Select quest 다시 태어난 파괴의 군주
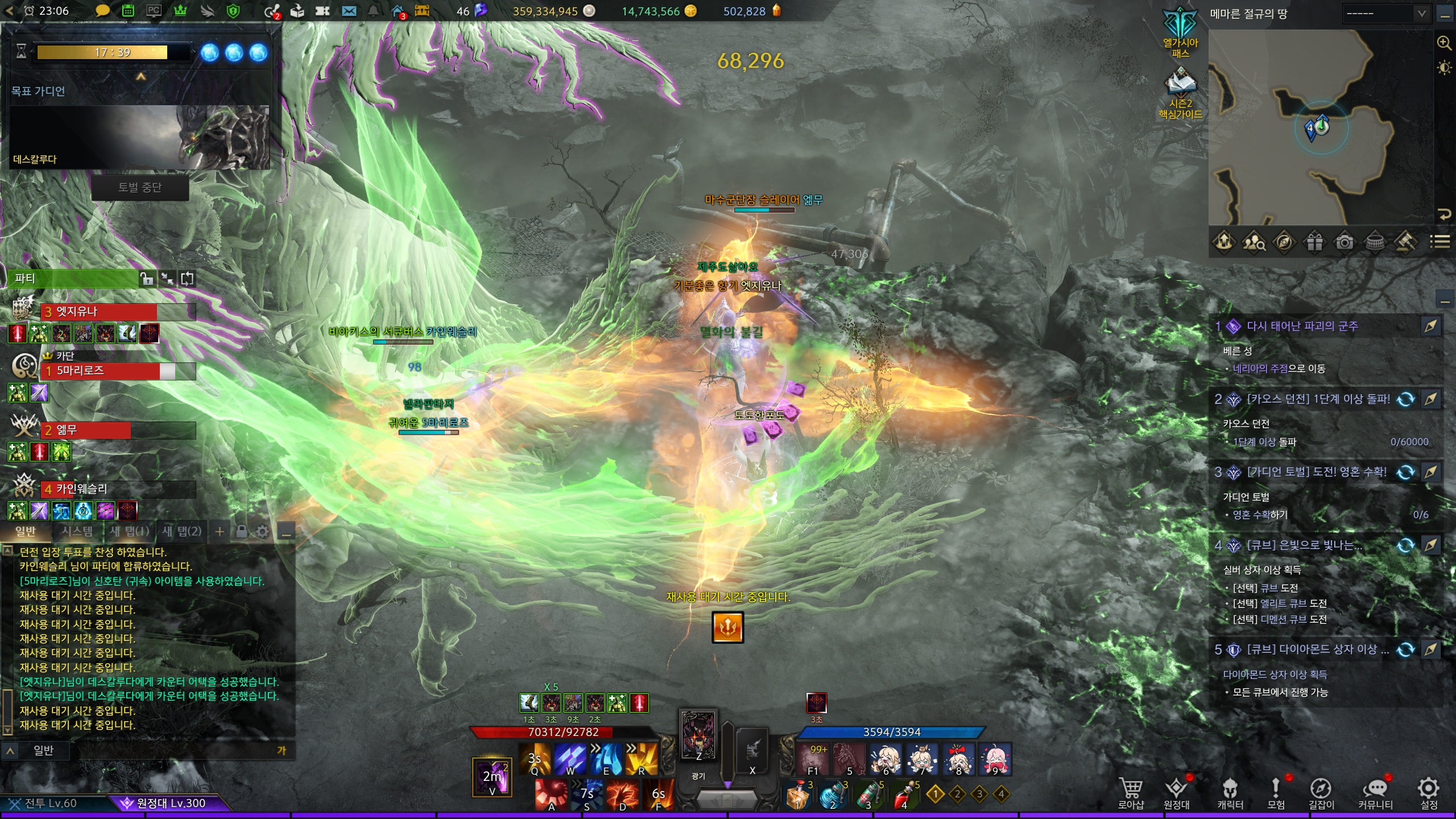This screenshot has height=819, width=1456. coord(1302,326)
